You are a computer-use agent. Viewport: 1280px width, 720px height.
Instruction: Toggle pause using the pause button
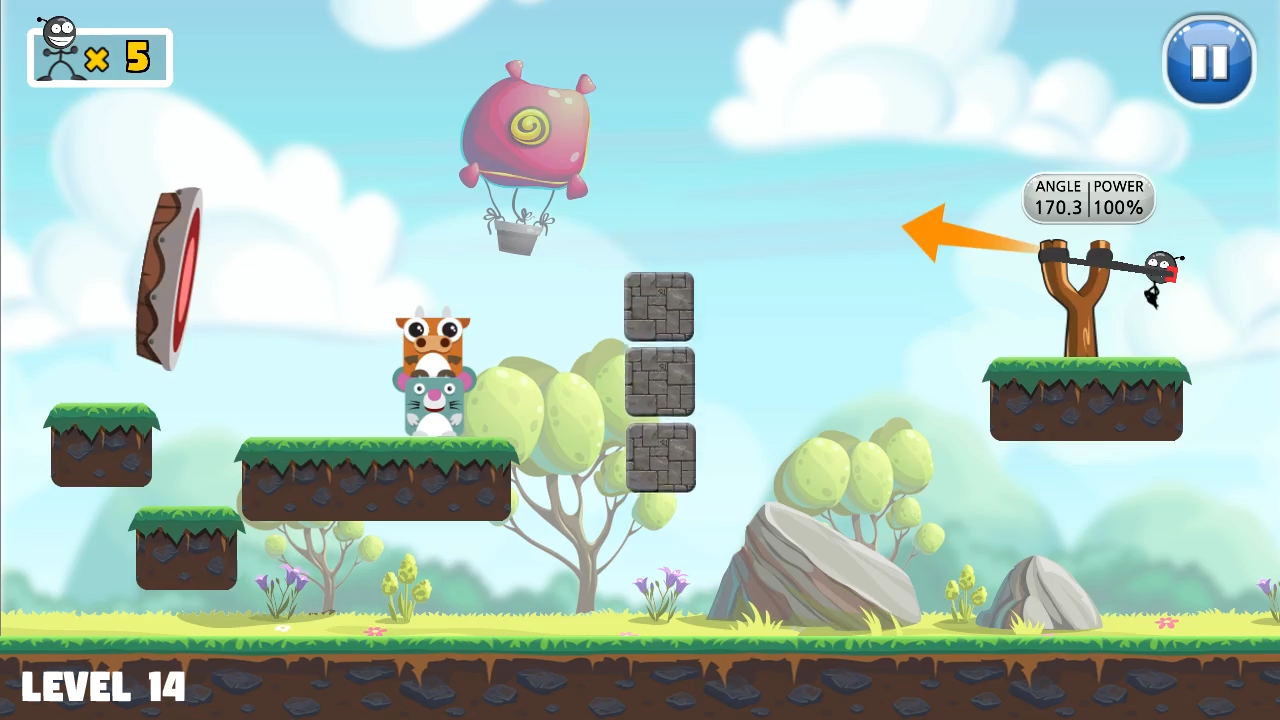(1209, 62)
